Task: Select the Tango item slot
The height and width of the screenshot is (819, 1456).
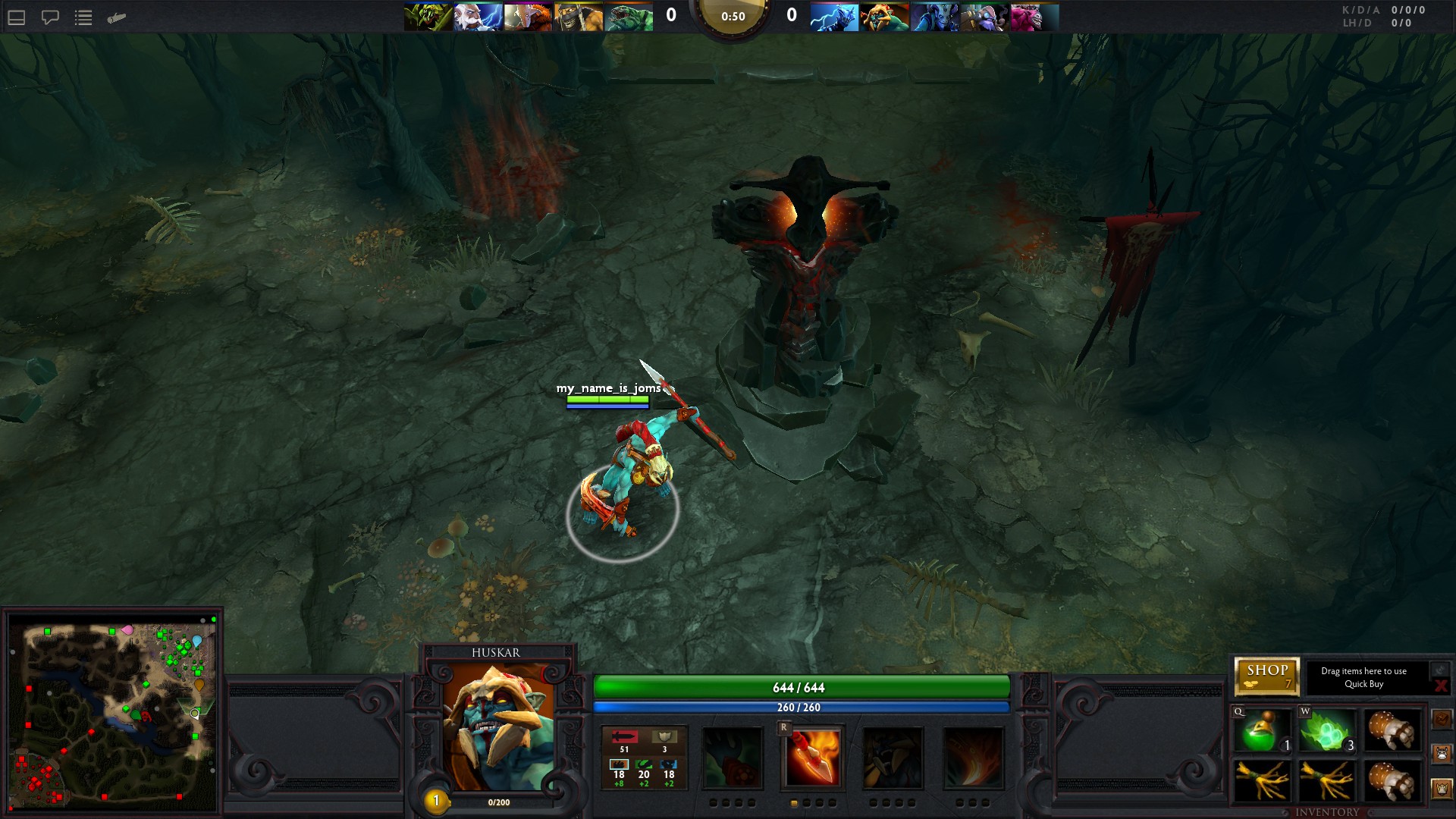Action: coord(1327,731)
